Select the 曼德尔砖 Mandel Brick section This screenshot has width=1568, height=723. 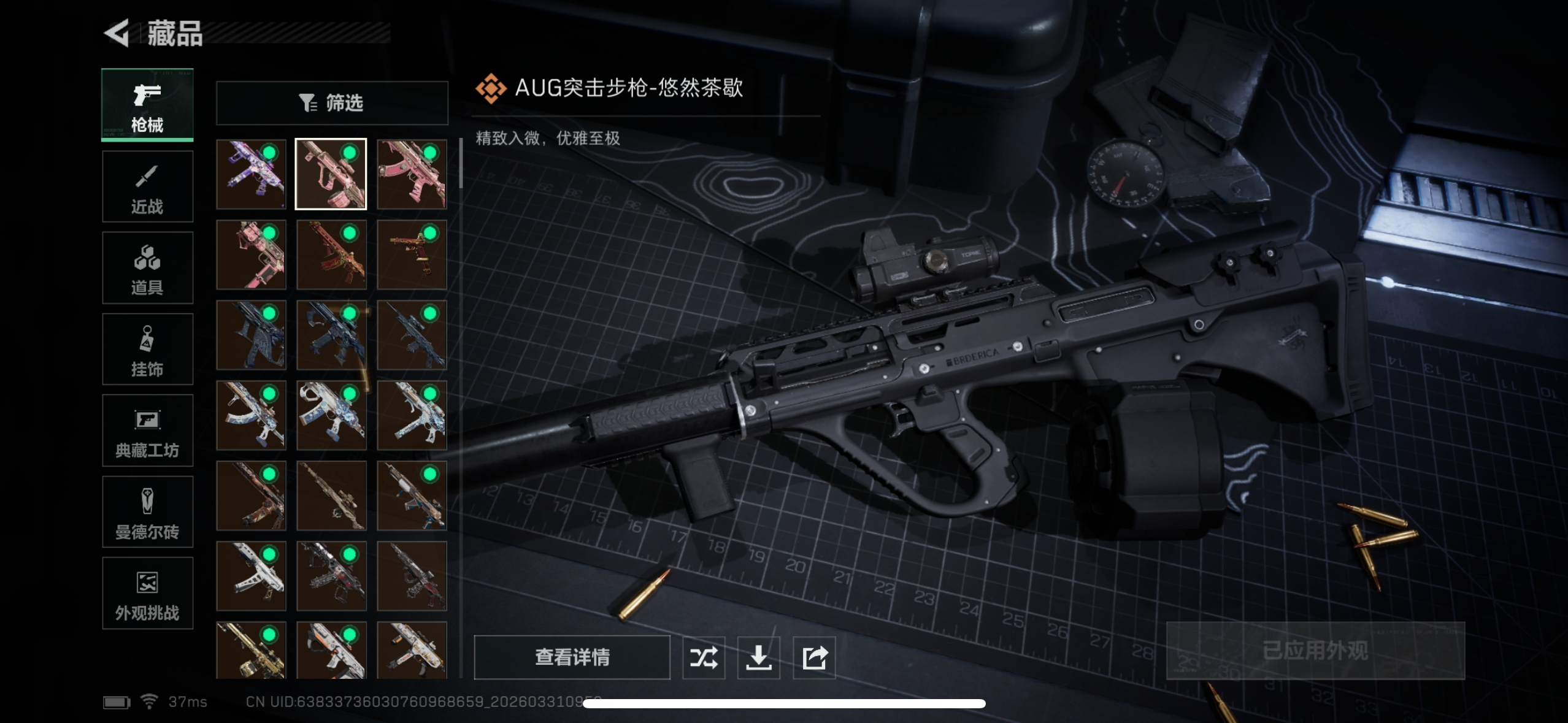click(x=147, y=512)
